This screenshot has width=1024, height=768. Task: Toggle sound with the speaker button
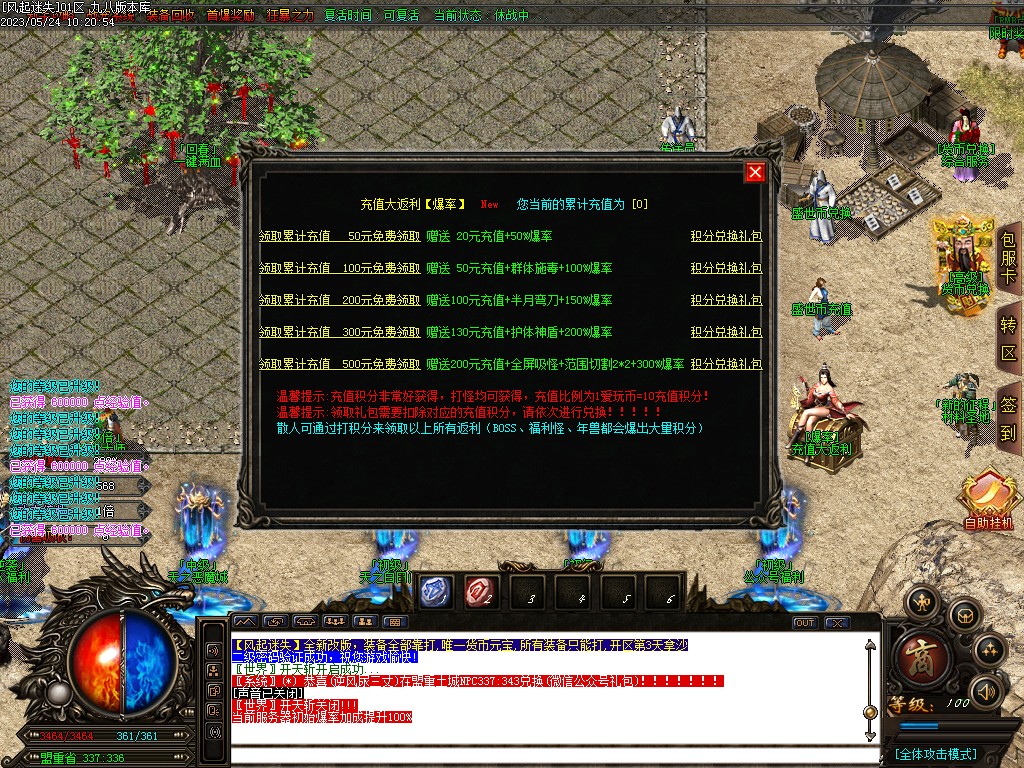(986, 690)
